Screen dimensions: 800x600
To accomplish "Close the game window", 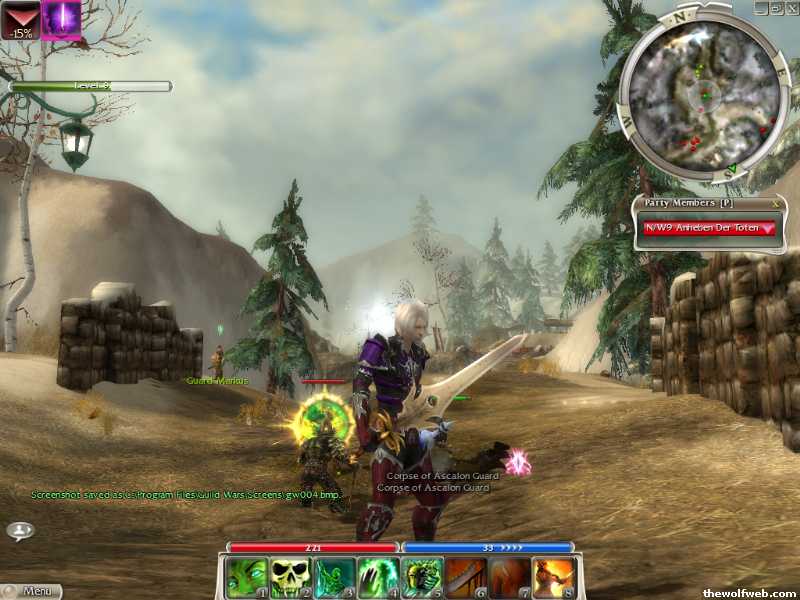I will 791,7.
